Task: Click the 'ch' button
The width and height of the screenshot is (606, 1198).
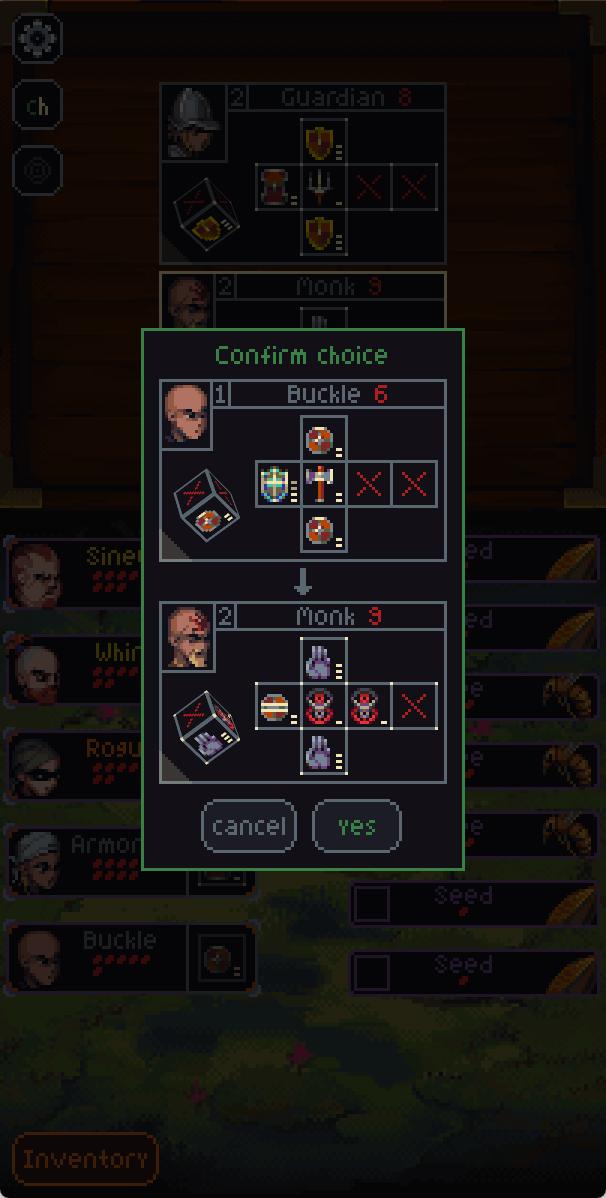Action: 38,106
